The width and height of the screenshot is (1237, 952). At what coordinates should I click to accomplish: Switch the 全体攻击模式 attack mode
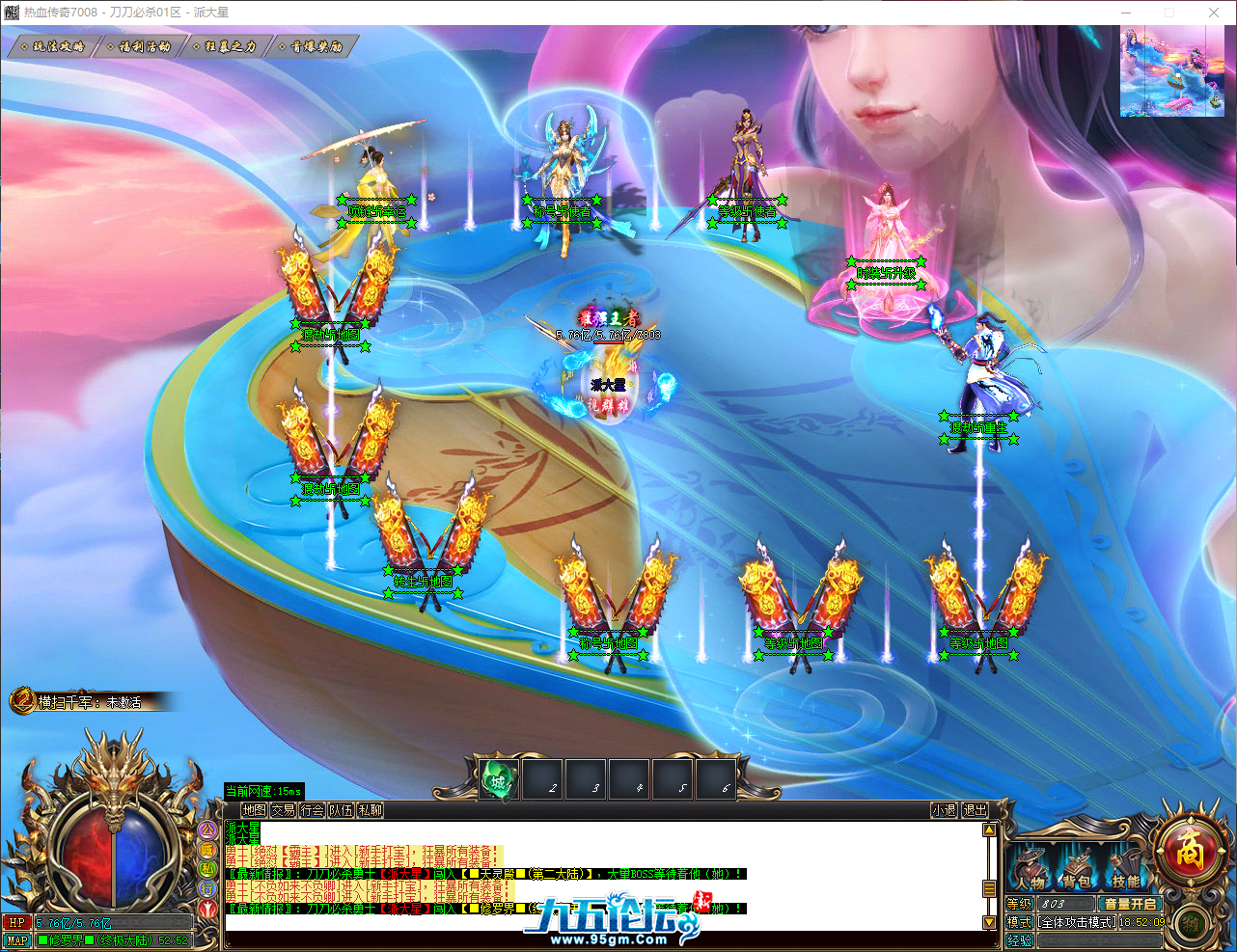click(1076, 922)
